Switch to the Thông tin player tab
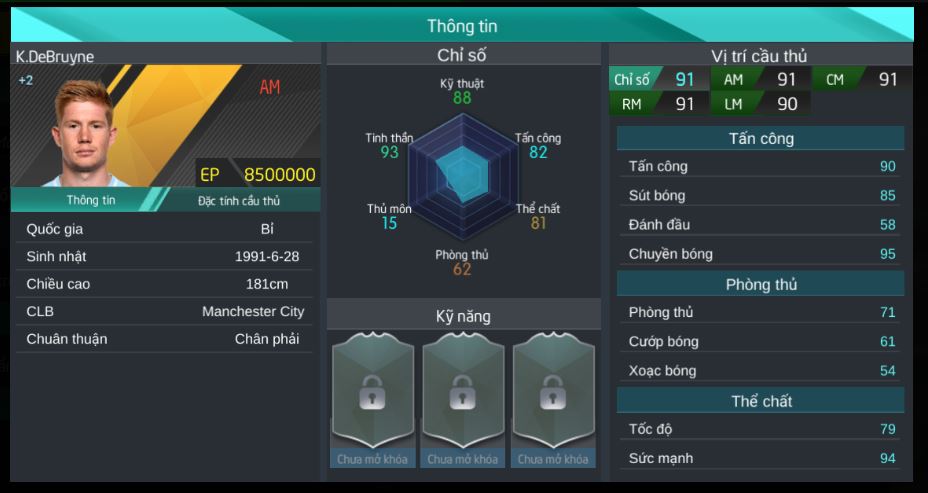Image resolution: width=928 pixels, height=493 pixels. tap(90, 200)
